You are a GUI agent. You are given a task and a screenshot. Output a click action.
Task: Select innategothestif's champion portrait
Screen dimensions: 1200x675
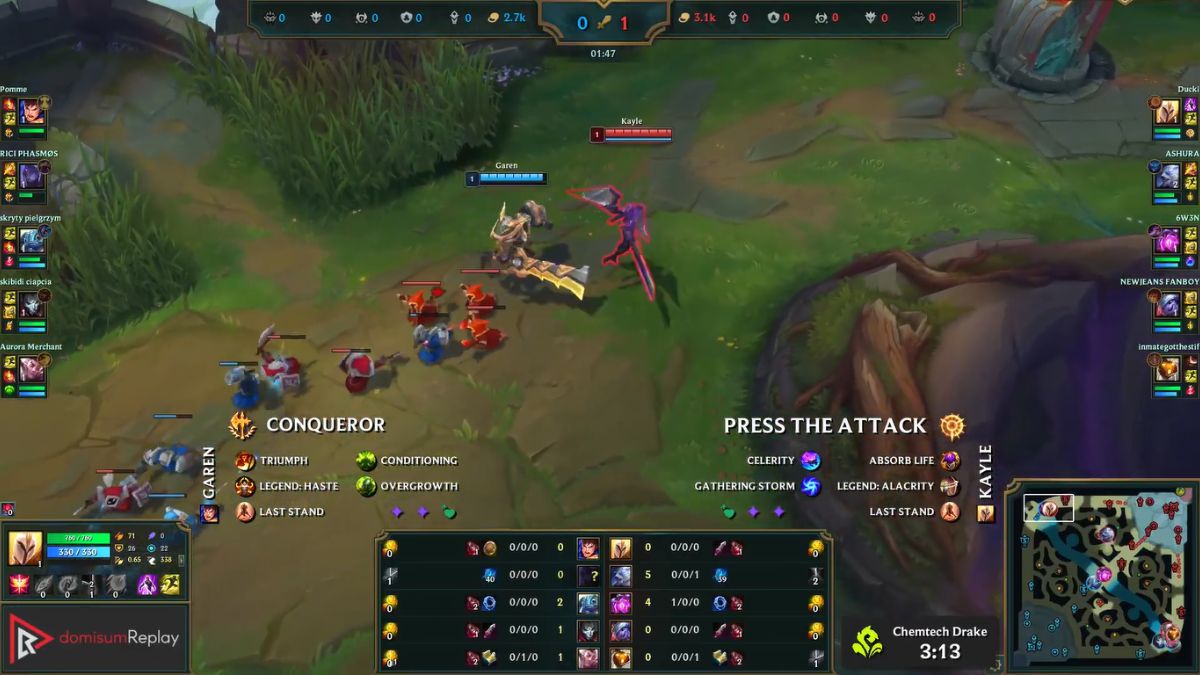(1167, 369)
